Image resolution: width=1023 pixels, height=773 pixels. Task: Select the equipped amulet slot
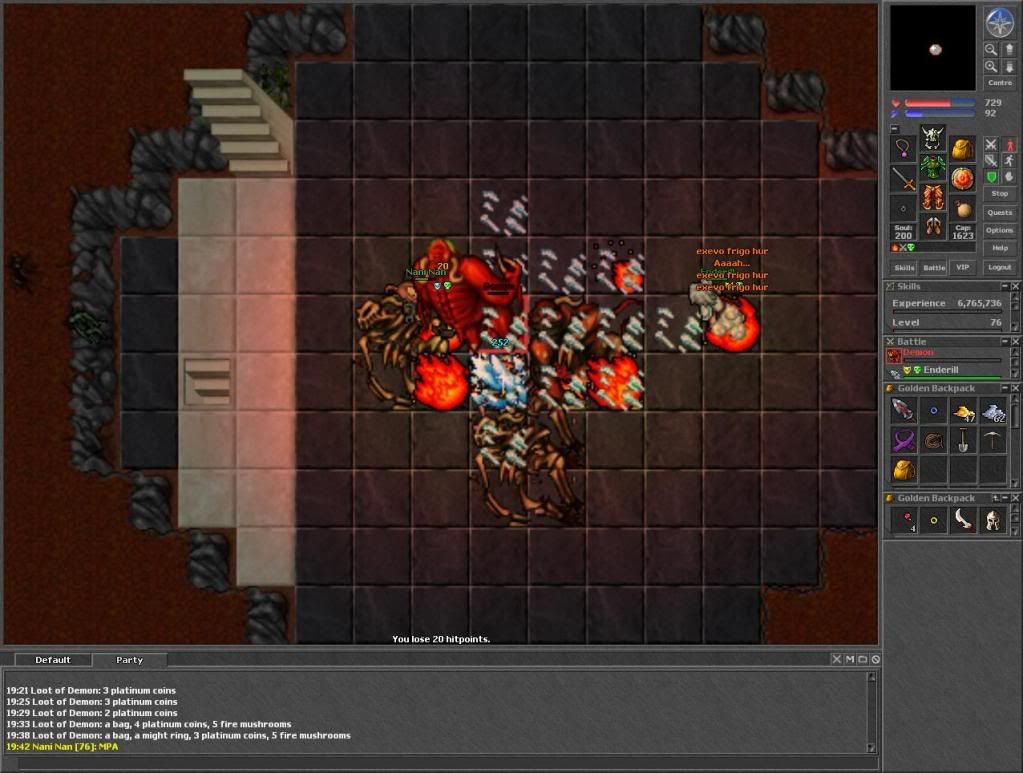pos(904,150)
